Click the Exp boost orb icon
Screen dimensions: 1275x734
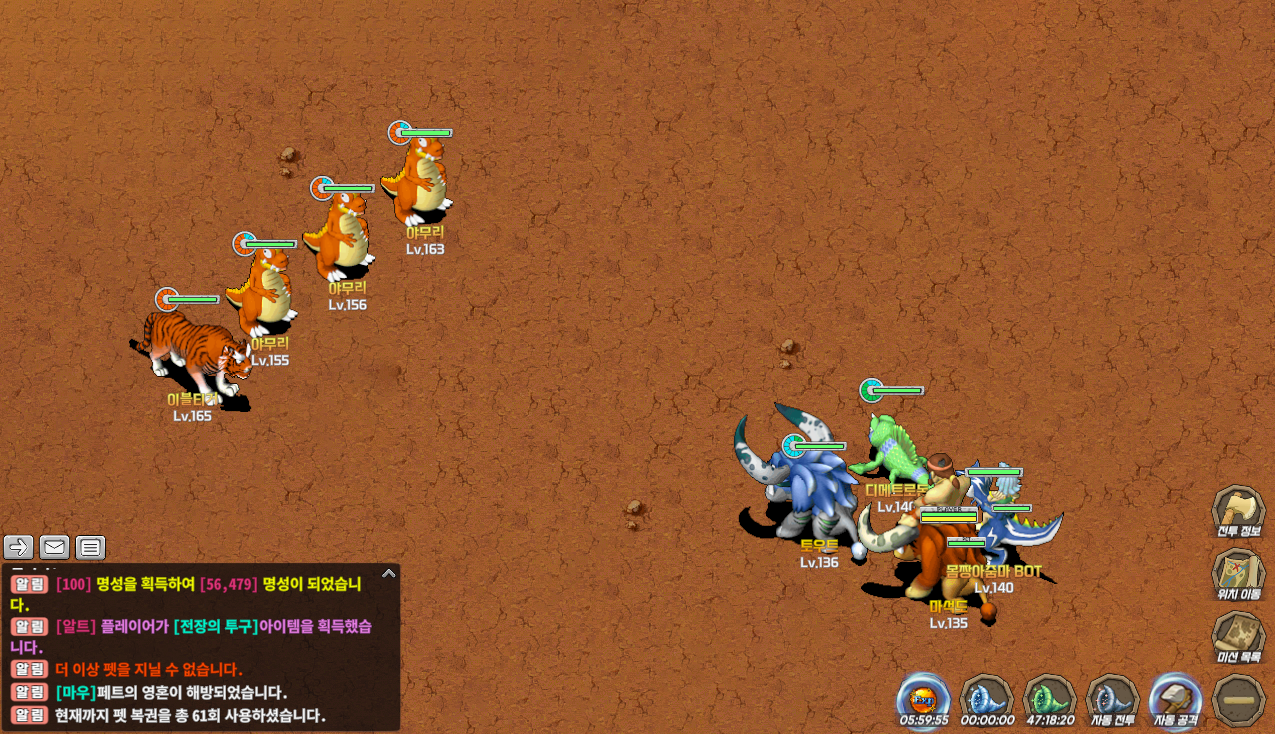tap(923, 698)
